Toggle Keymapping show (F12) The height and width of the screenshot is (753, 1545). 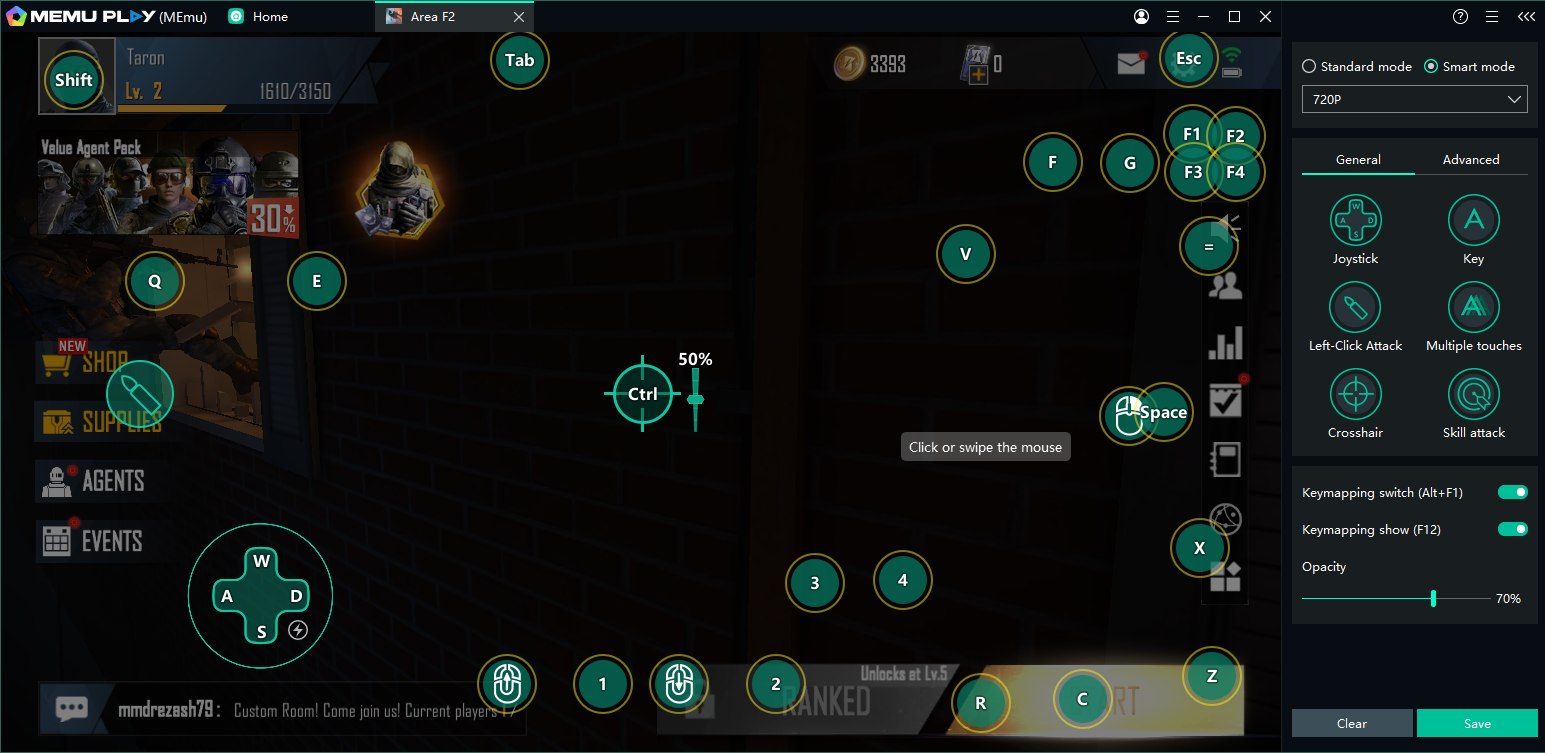click(x=1512, y=529)
